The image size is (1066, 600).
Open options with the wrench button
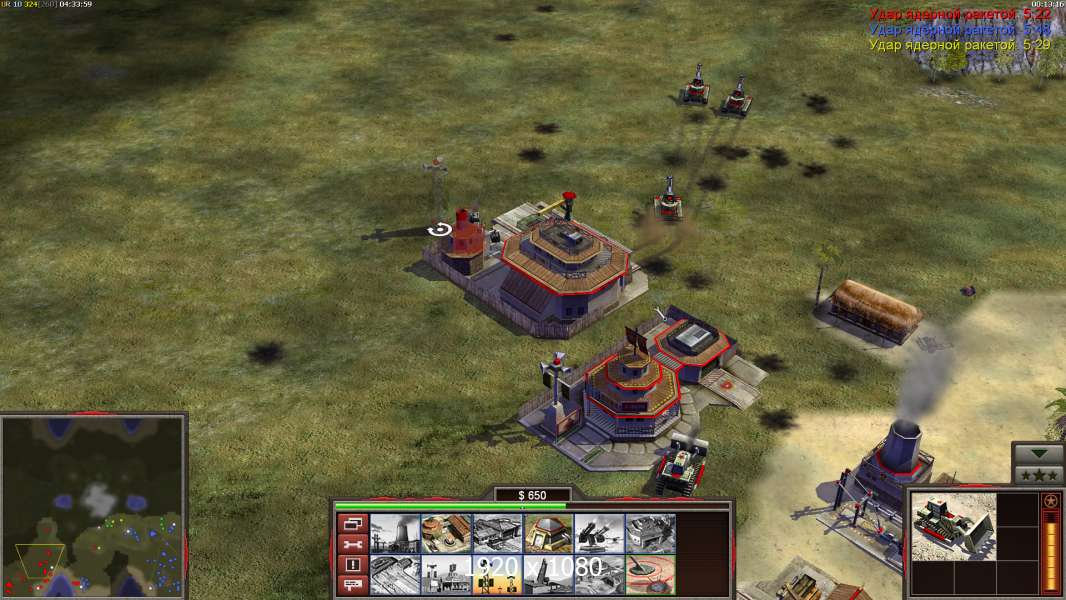point(352,544)
